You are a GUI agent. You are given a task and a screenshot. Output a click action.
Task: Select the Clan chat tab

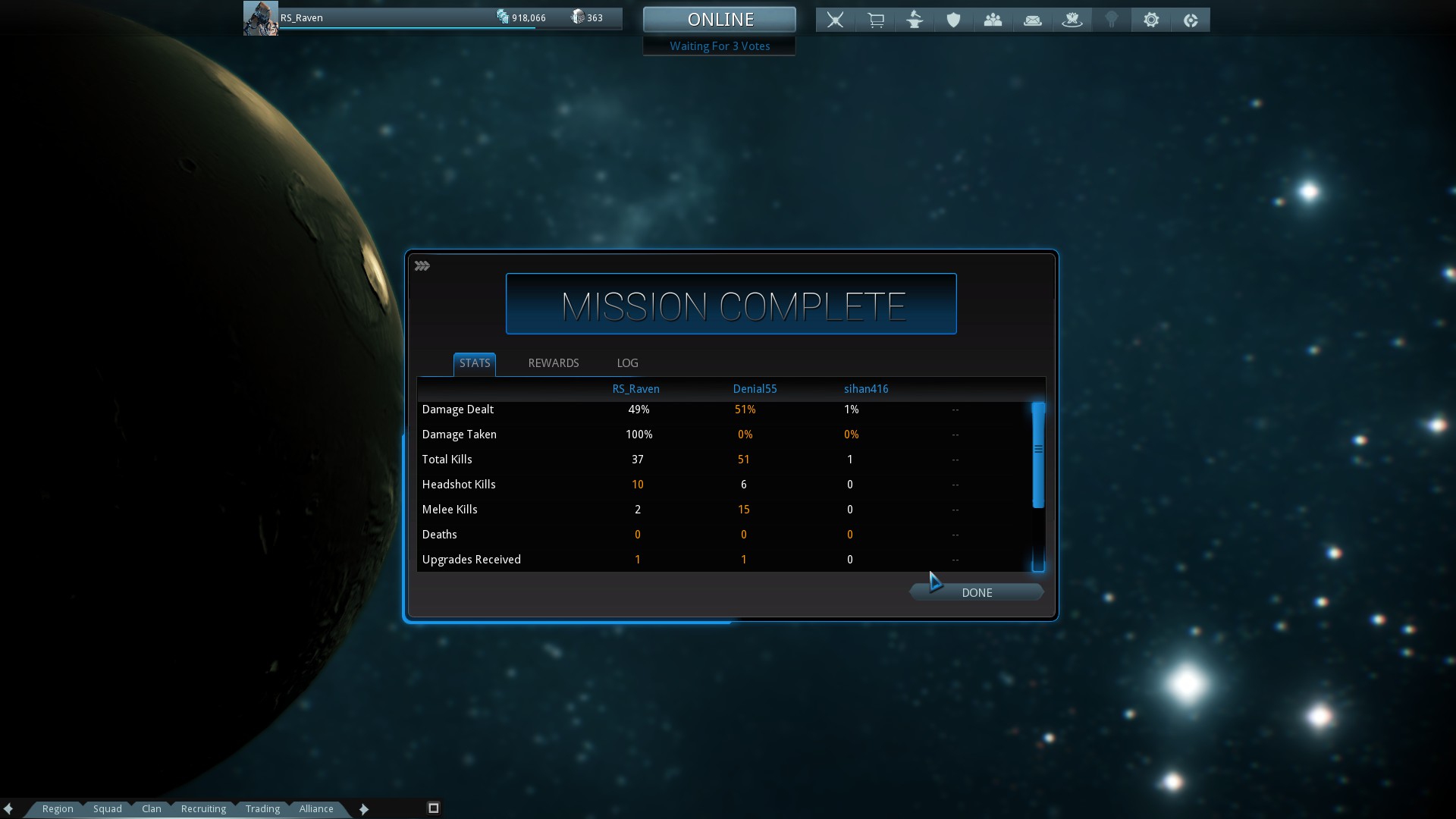[x=152, y=808]
